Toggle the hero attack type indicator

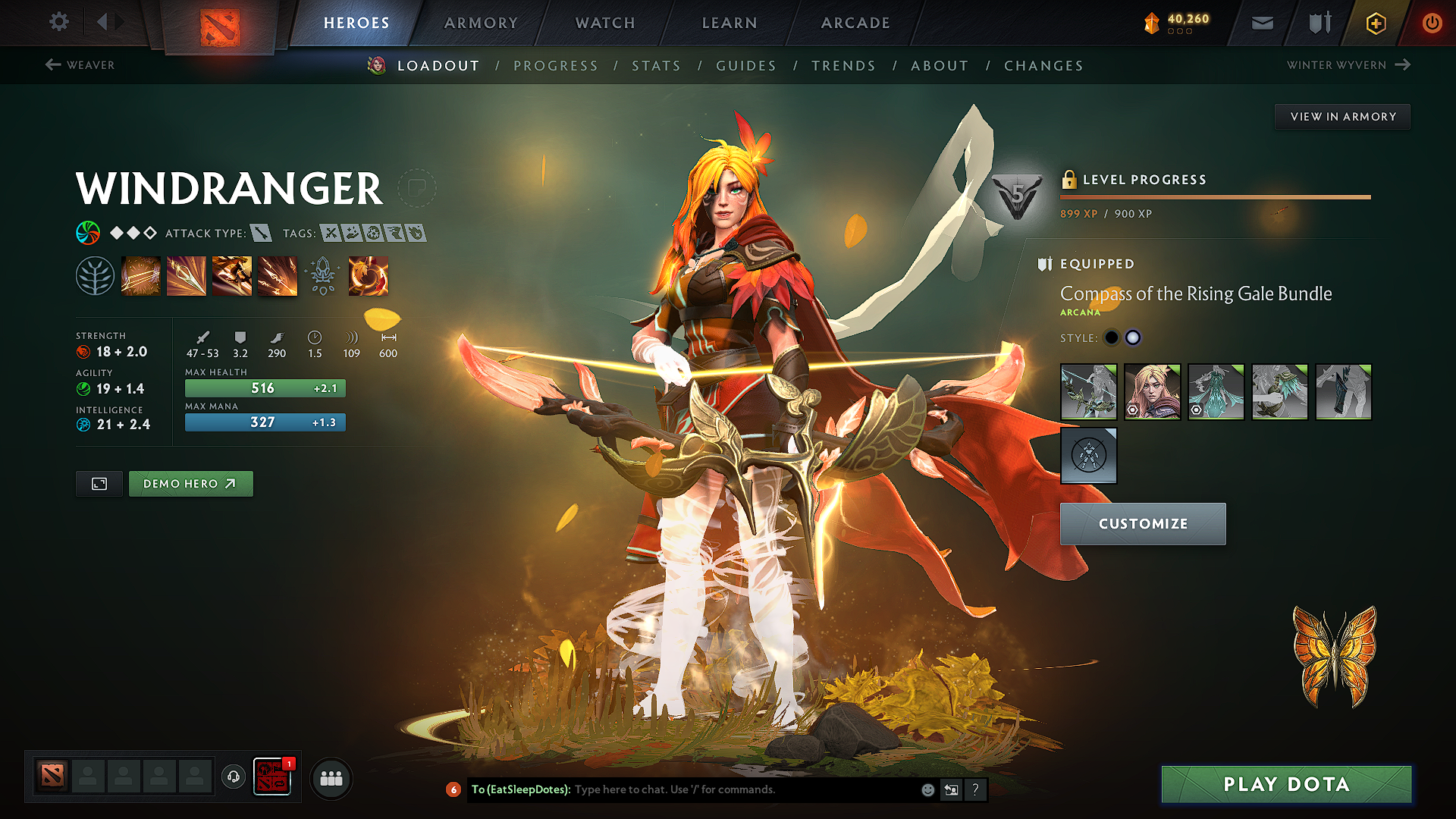(262, 233)
